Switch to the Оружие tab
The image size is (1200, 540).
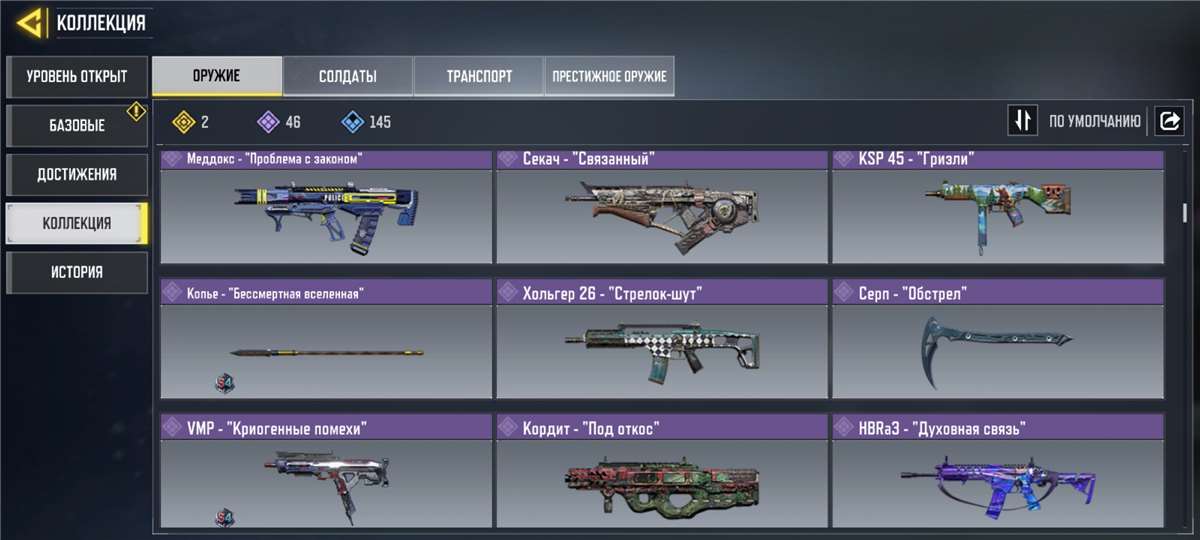(216, 76)
